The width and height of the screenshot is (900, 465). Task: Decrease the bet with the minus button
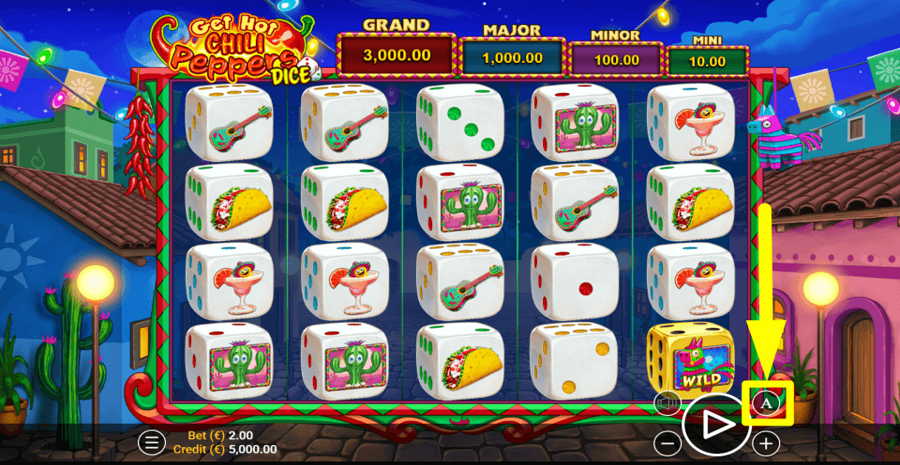666,442
